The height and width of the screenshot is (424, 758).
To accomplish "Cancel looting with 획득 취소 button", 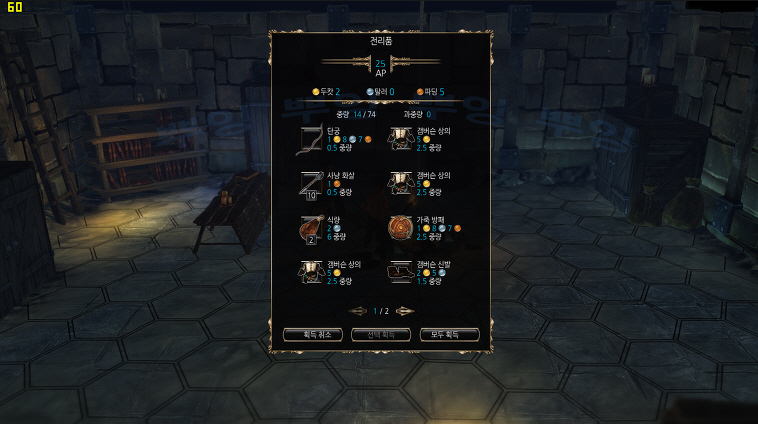I will 313,334.
